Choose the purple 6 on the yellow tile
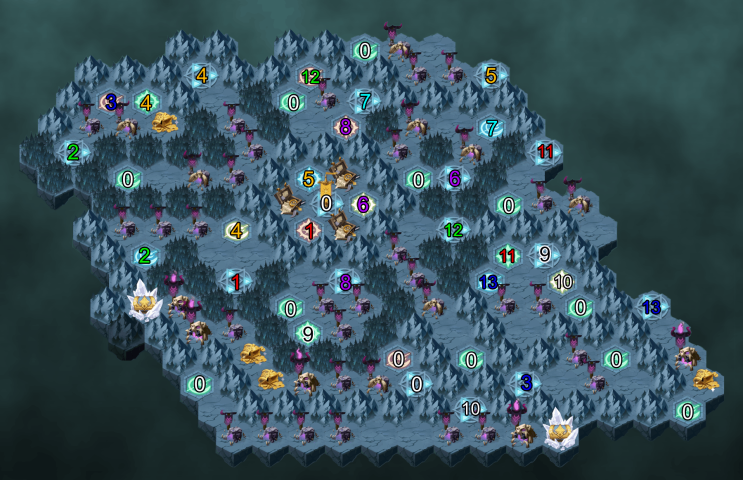The height and width of the screenshot is (480, 743). pyautogui.click(x=363, y=204)
